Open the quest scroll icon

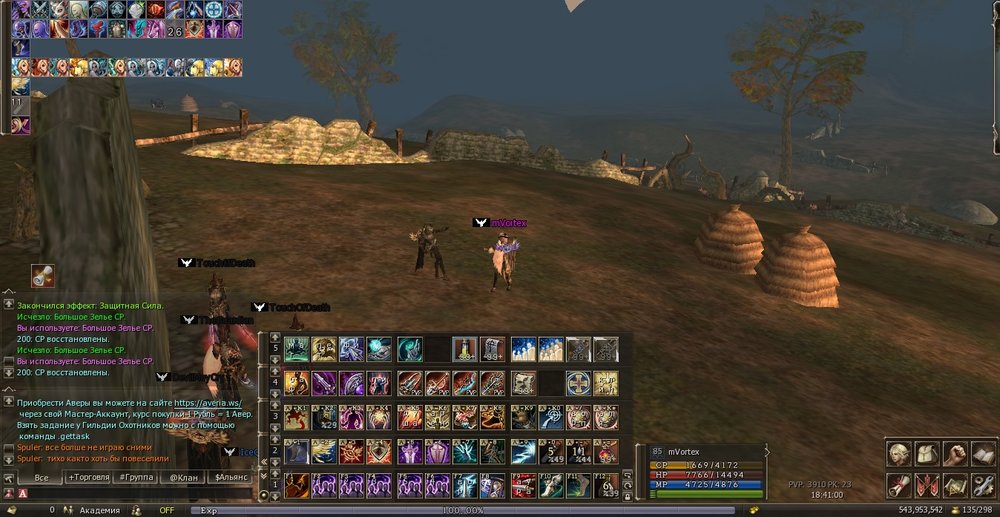click(900, 486)
